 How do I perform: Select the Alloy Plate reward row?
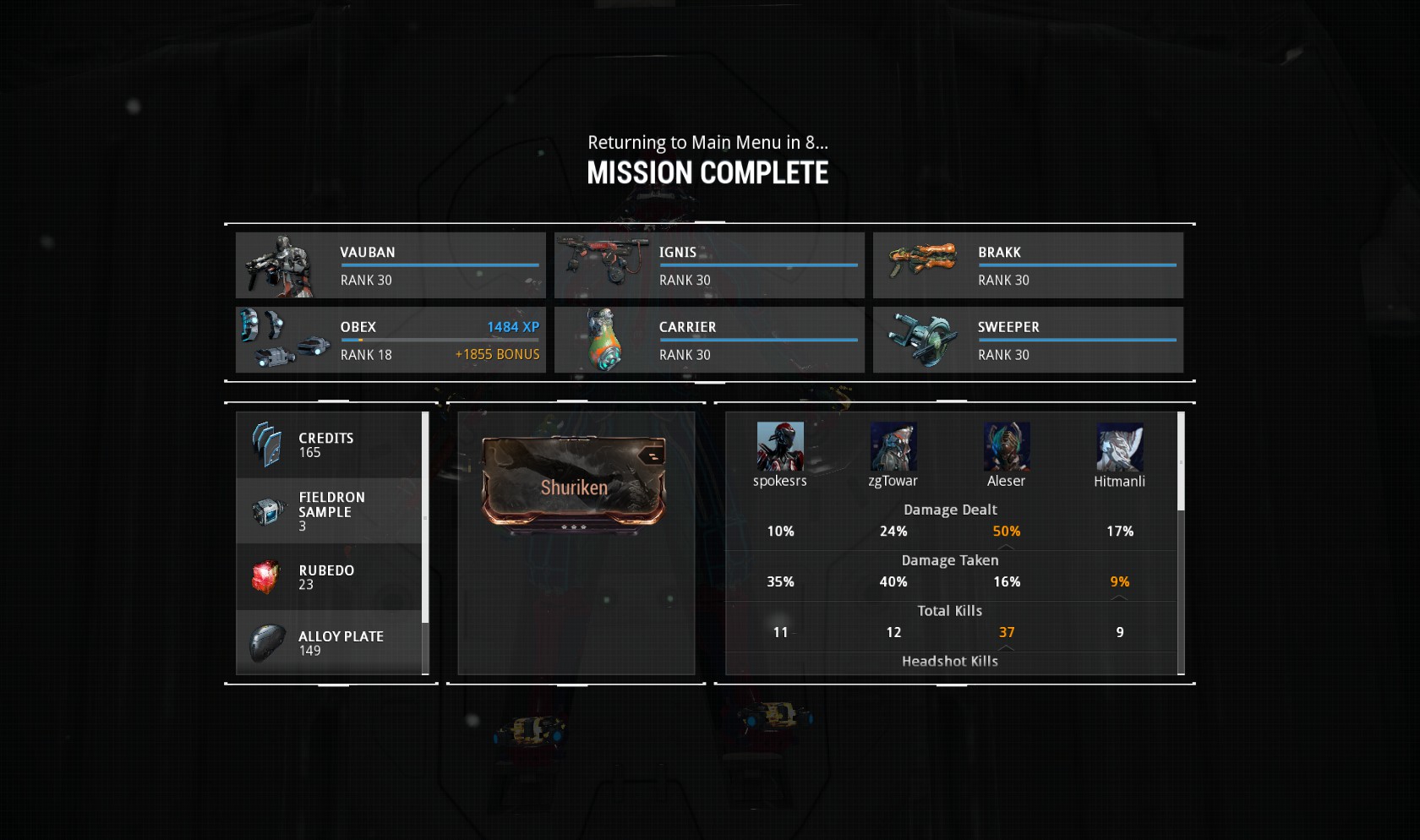click(x=329, y=642)
